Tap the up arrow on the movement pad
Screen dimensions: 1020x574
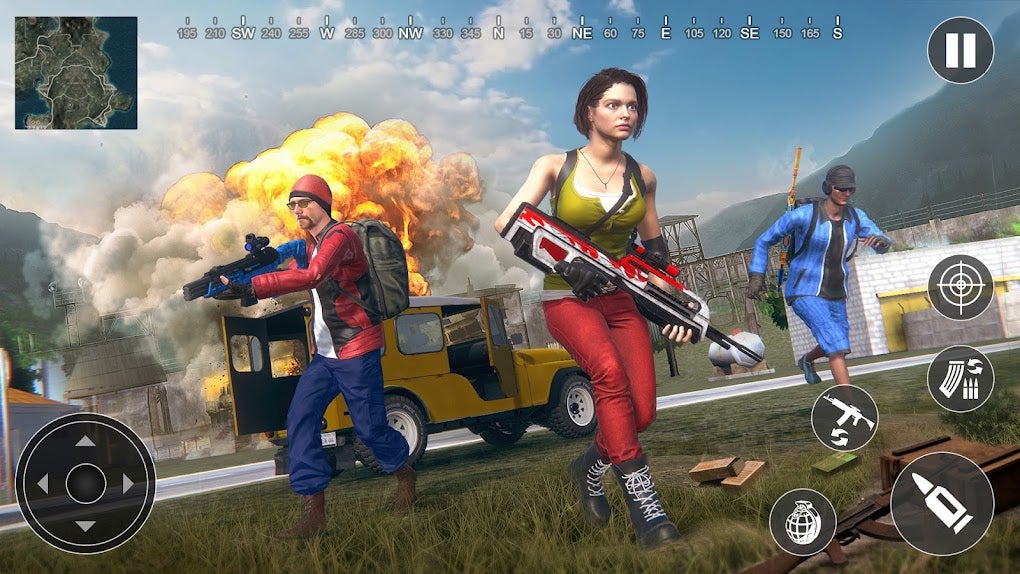pos(86,440)
